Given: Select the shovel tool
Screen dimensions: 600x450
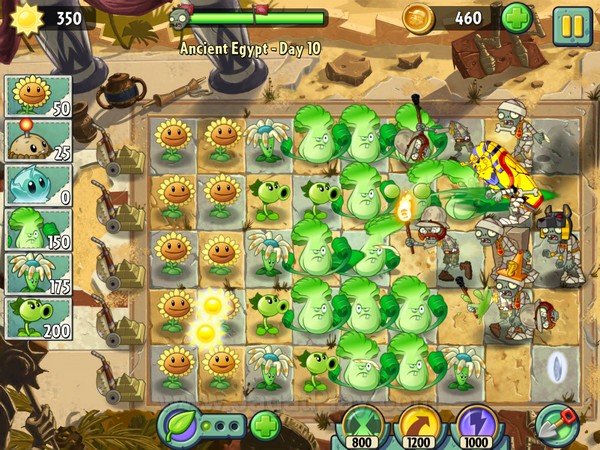Looking at the screenshot, I should click(x=556, y=425).
